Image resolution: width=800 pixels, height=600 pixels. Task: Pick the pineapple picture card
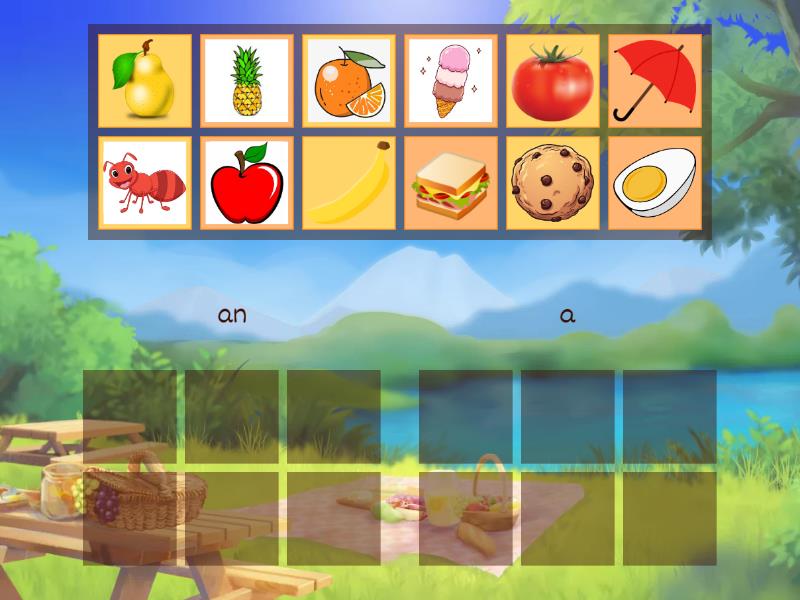[247, 81]
